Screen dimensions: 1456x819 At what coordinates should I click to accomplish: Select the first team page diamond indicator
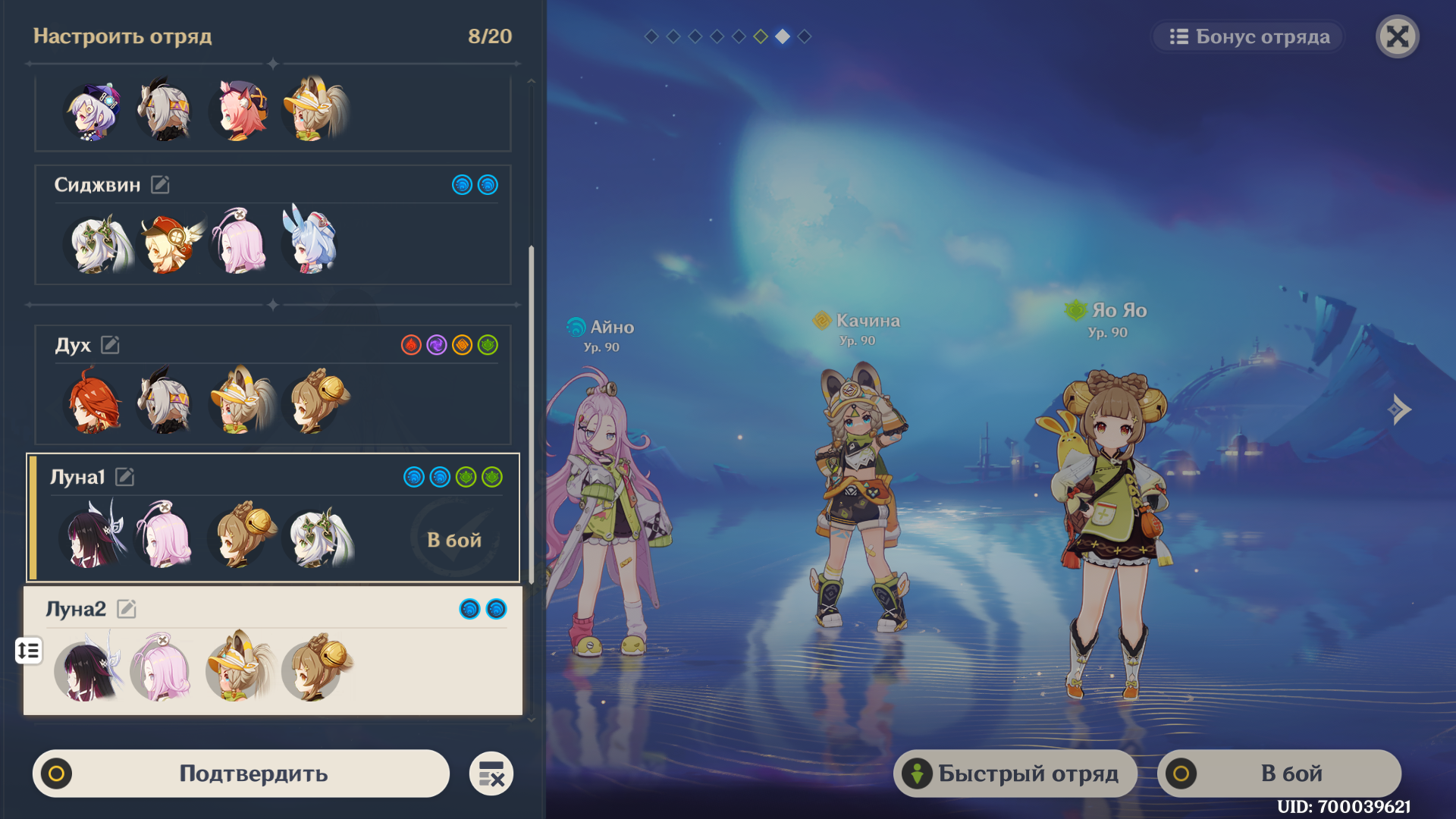tap(651, 36)
